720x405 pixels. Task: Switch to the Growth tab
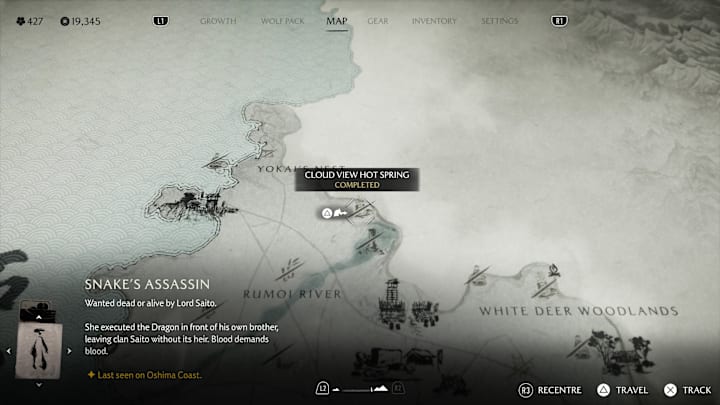[x=218, y=20]
